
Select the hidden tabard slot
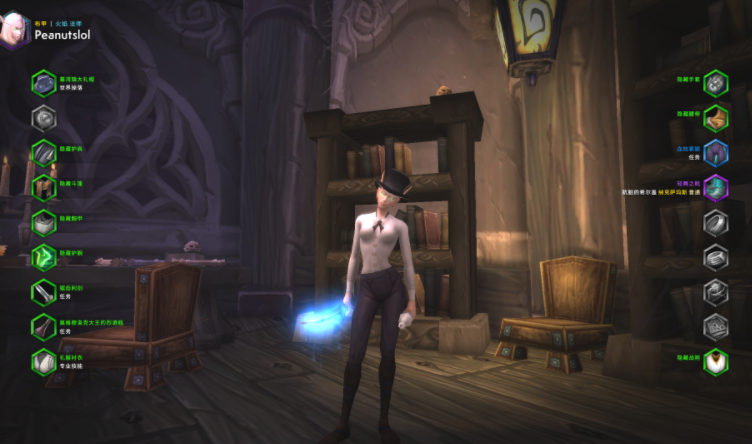click(x=715, y=360)
